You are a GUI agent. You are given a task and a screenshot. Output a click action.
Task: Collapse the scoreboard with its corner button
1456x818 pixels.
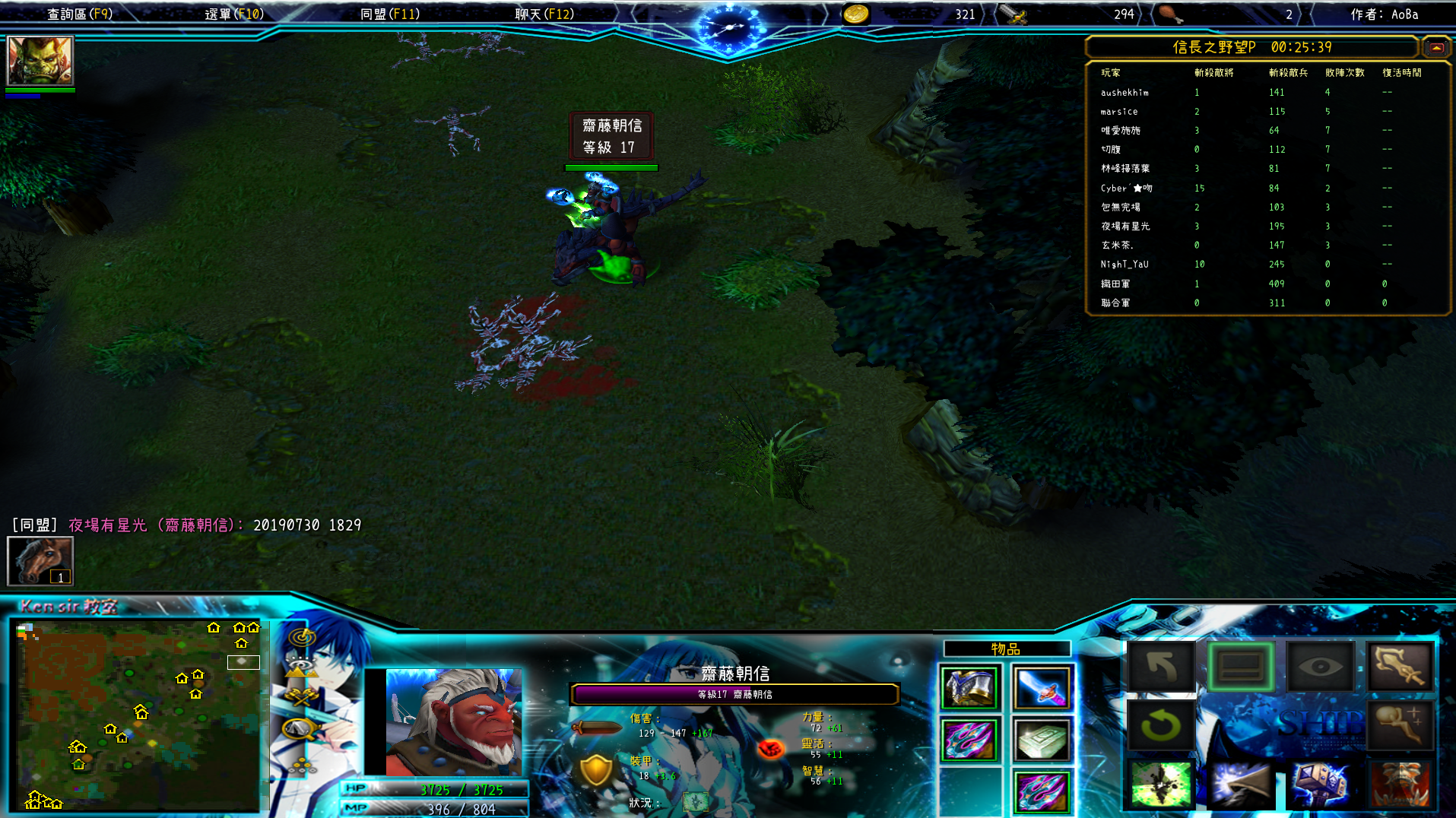click(x=1435, y=47)
